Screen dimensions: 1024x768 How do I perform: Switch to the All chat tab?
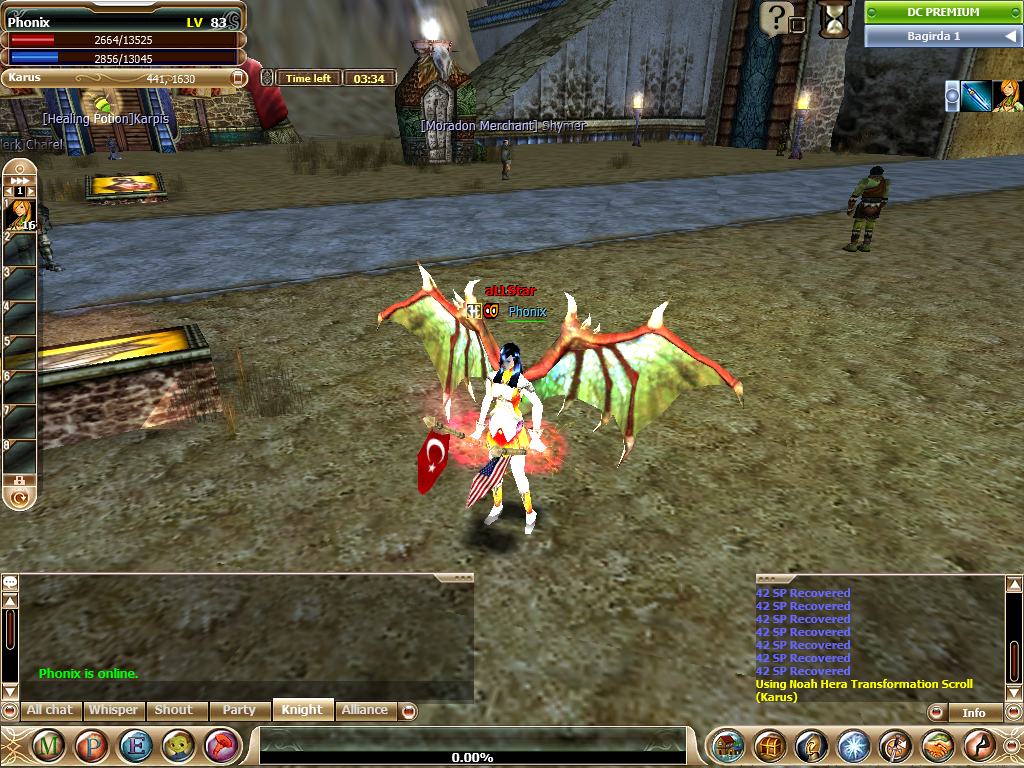48,710
